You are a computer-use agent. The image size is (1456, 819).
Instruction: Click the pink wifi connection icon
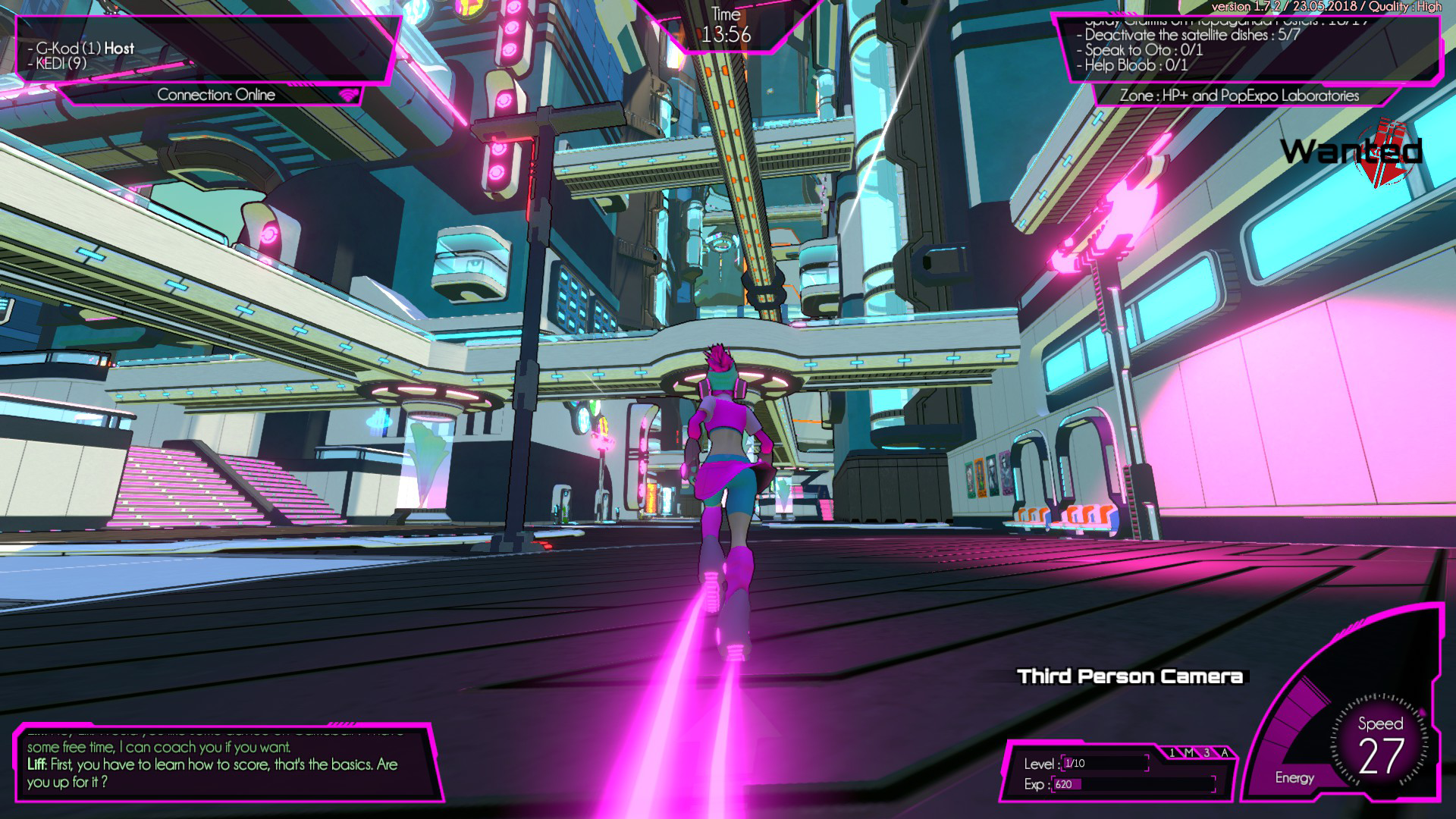point(349,95)
